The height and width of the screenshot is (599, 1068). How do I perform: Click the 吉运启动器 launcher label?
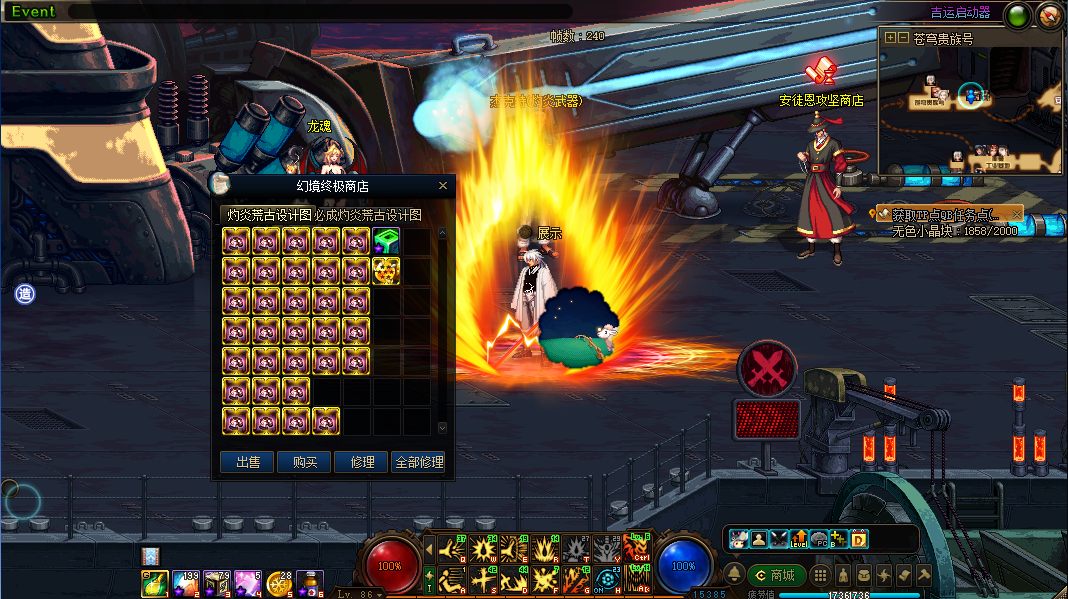coord(960,13)
